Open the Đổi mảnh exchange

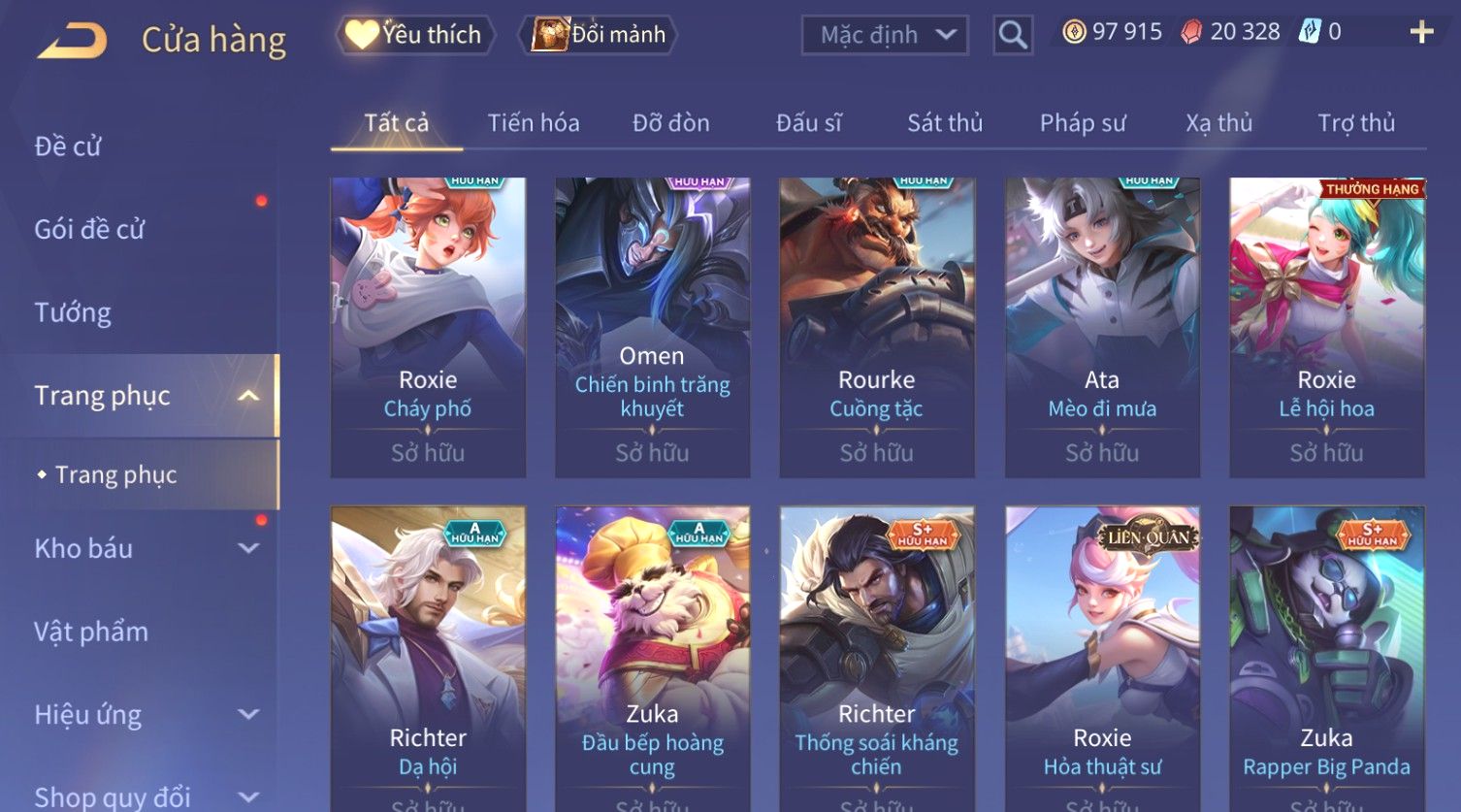600,35
